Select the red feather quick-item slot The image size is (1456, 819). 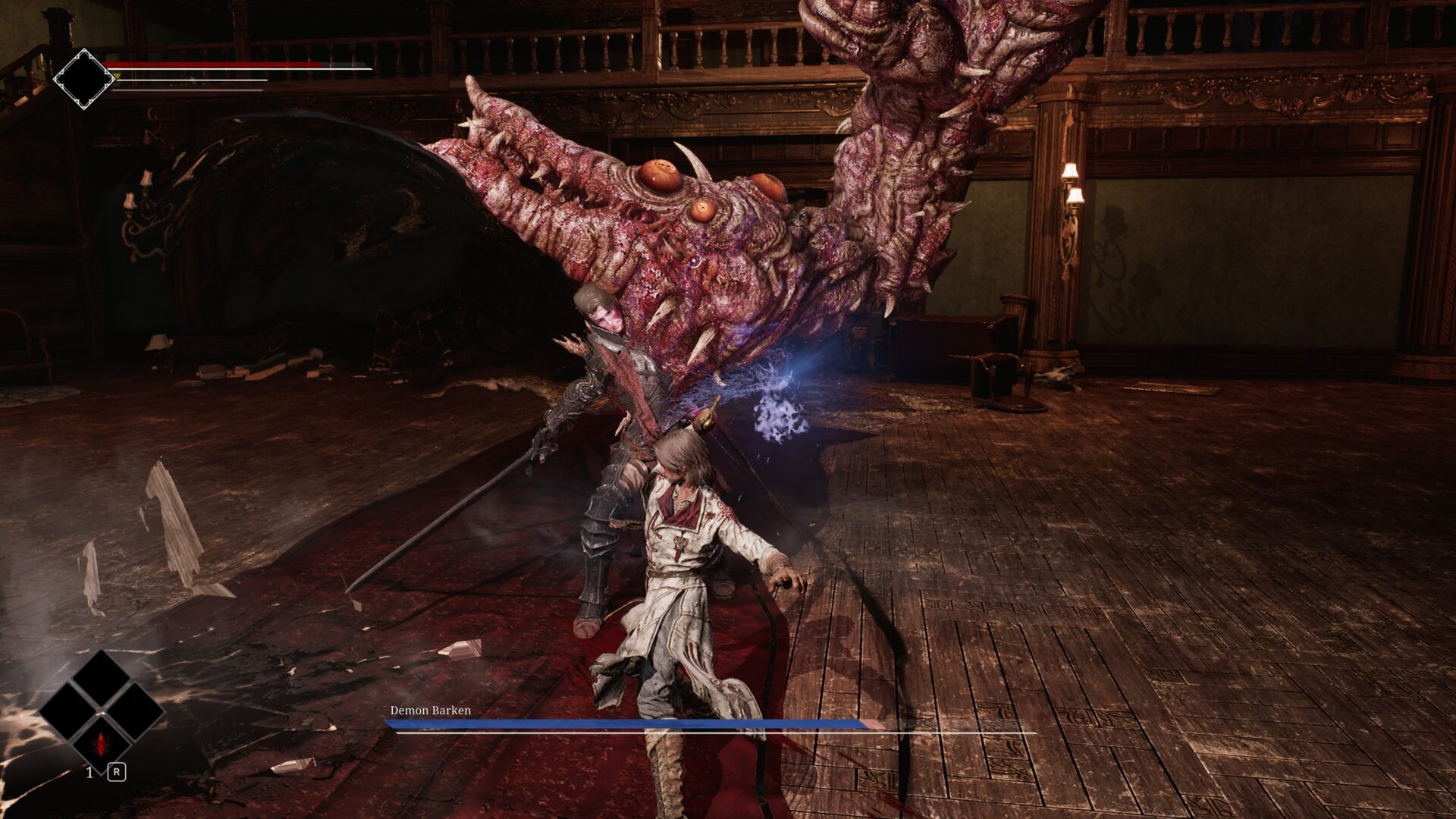(101, 743)
